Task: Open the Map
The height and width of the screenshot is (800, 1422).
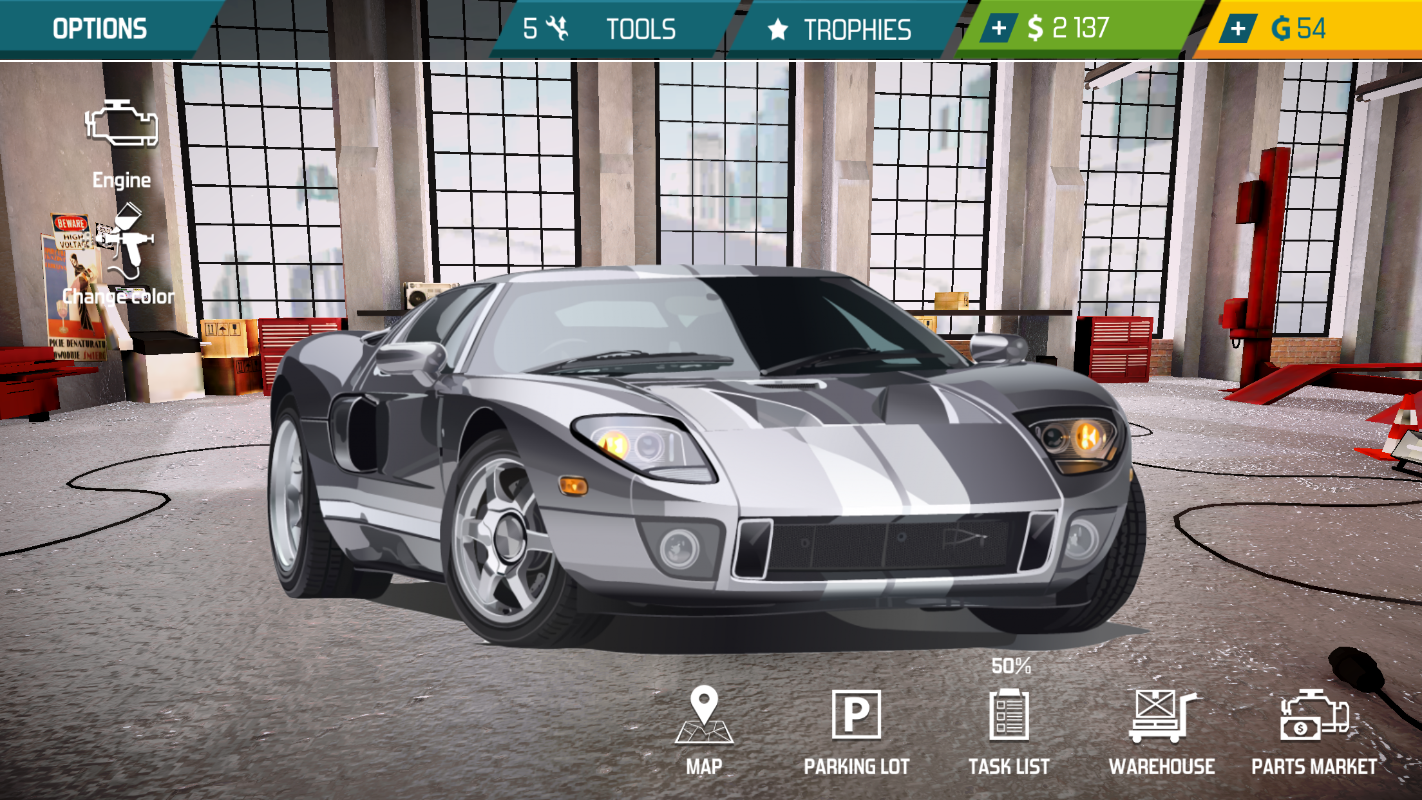Action: coord(704,731)
